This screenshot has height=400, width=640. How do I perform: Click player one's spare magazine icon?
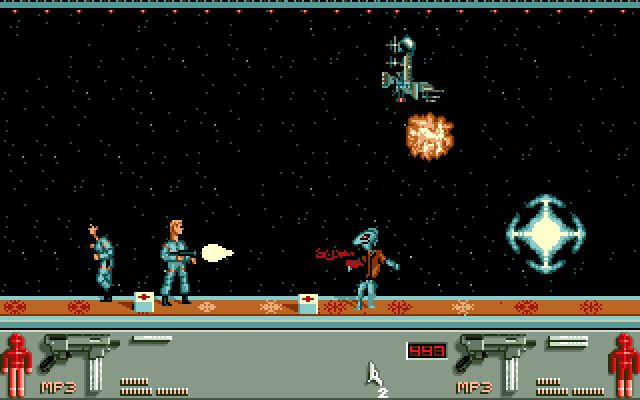coord(151,340)
